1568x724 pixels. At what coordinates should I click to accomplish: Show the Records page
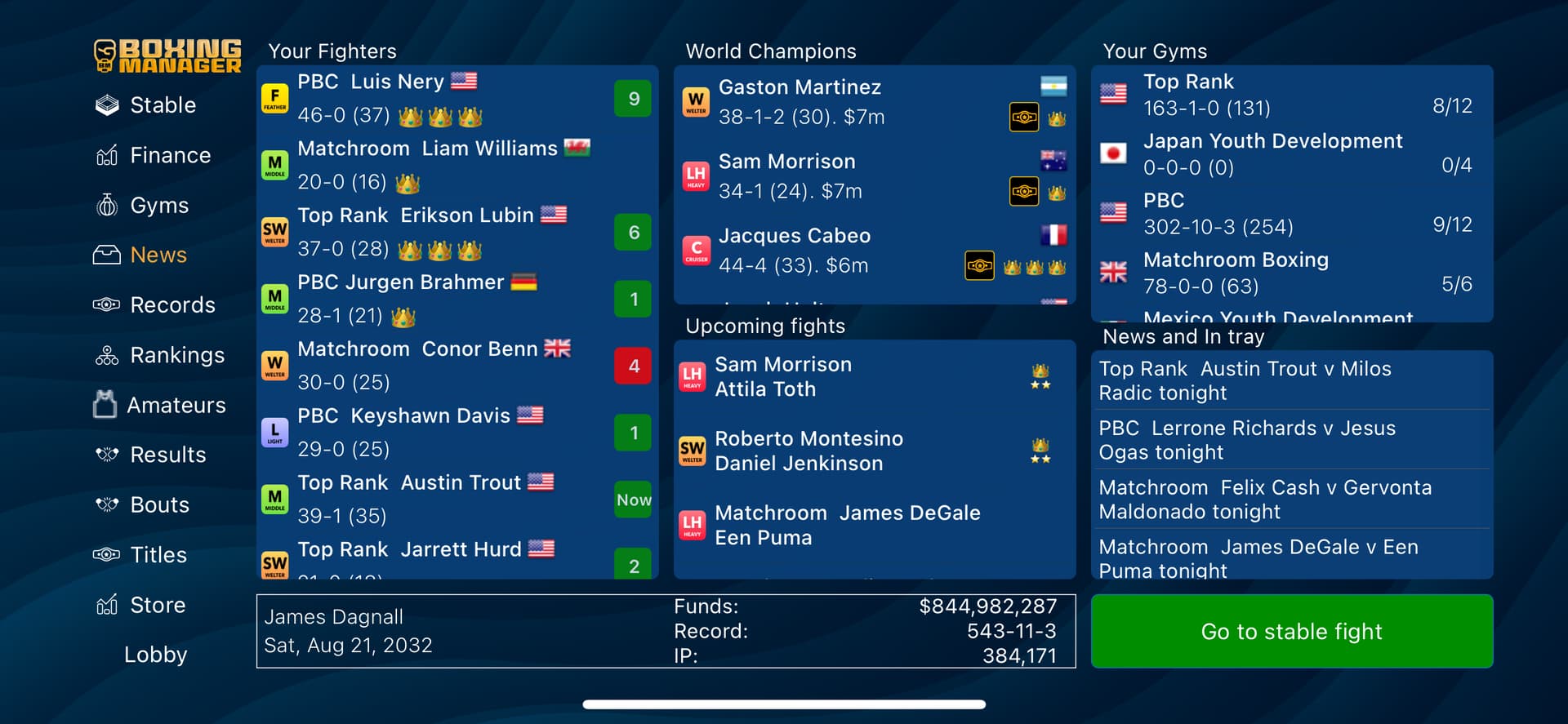[x=171, y=305]
